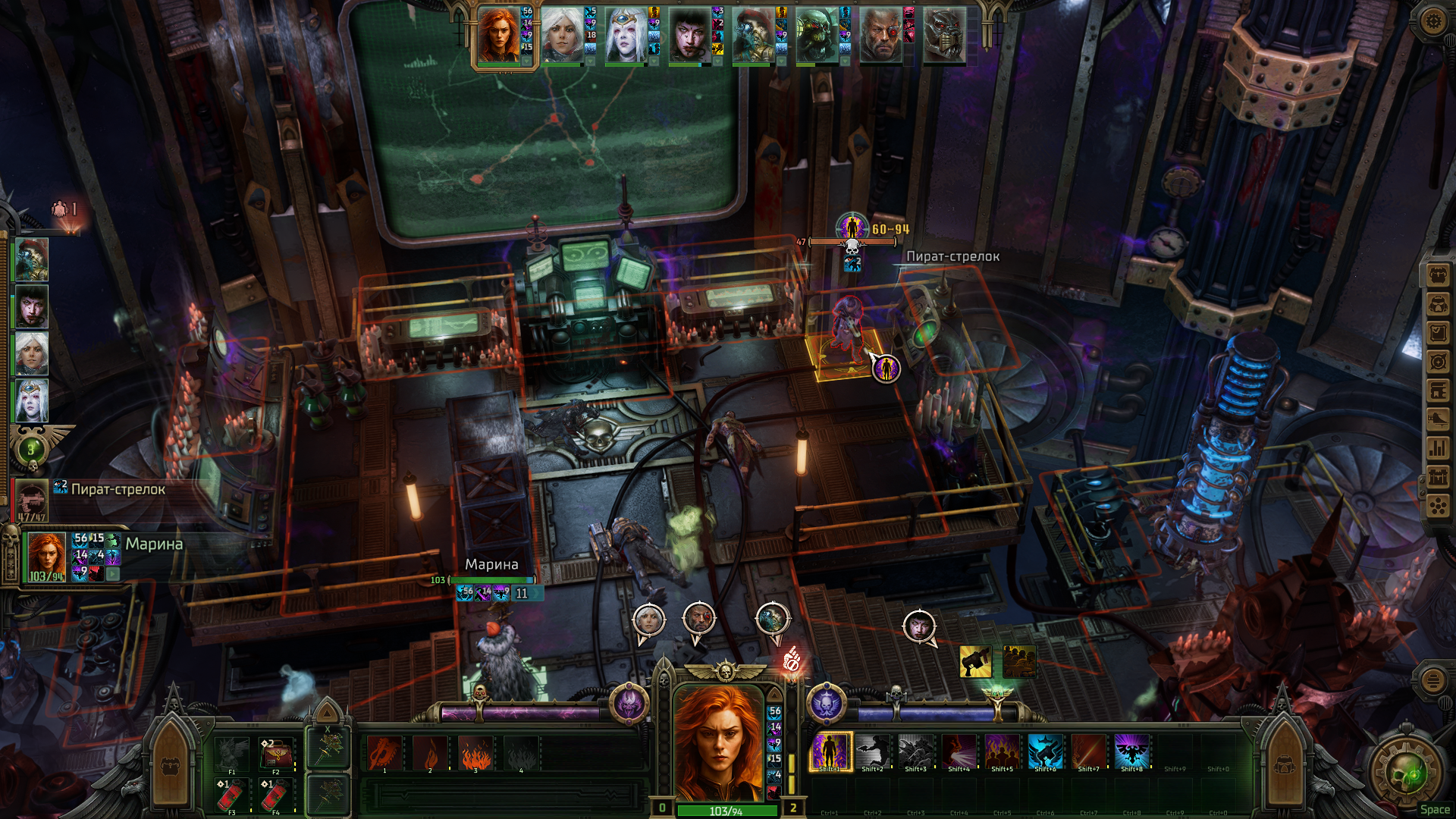
Task: Open the journal checkmark side button
Action: [1438, 333]
